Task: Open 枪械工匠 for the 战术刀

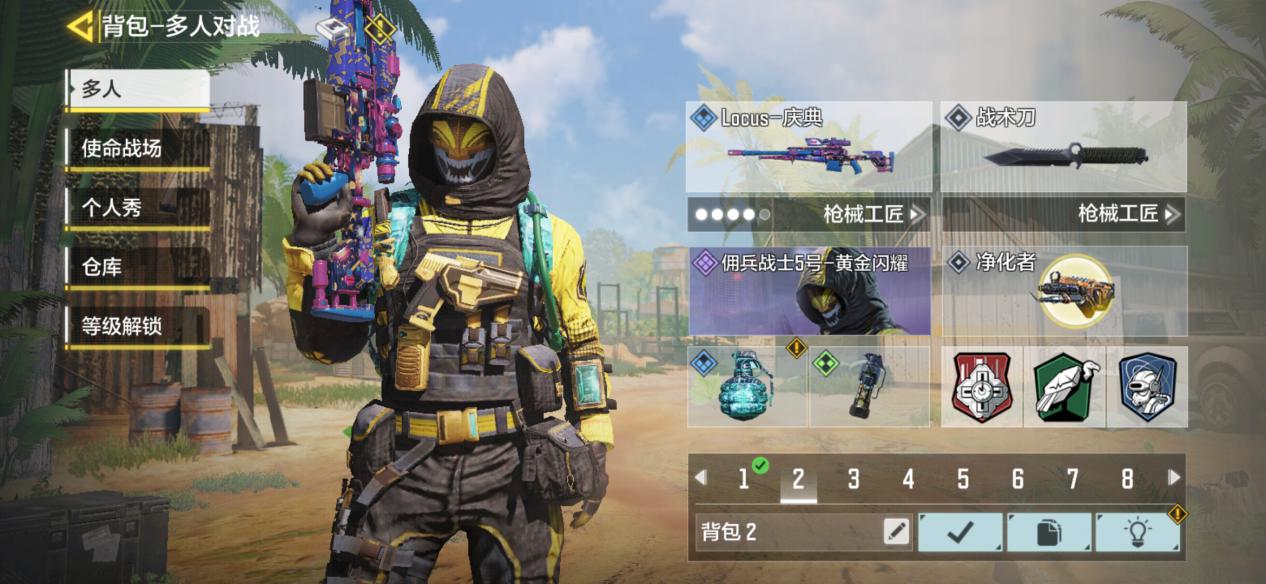Action: click(x=1064, y=213)
